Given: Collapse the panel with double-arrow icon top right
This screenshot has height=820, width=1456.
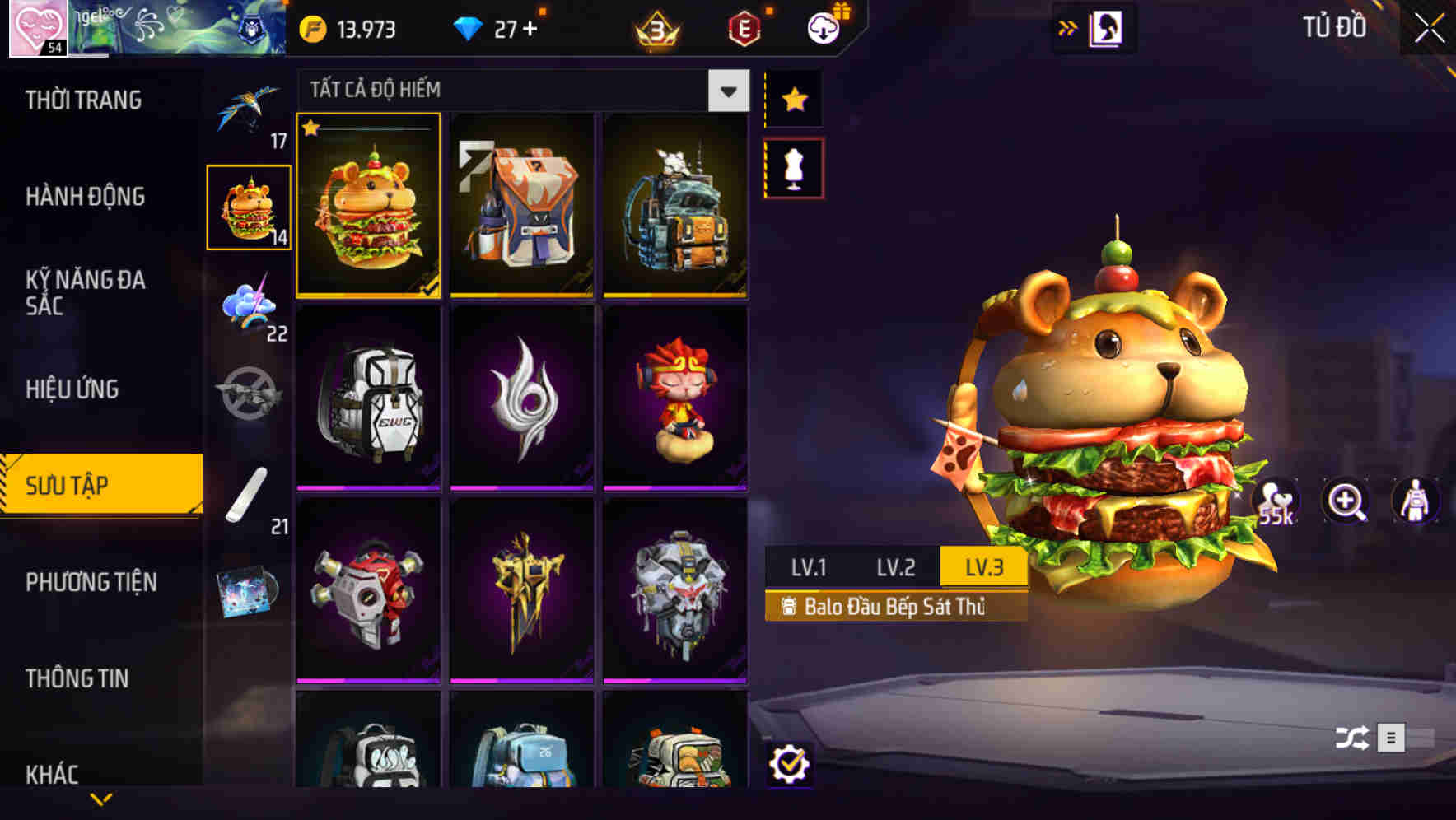Looking at the screenshot, I should (1068, 27).
